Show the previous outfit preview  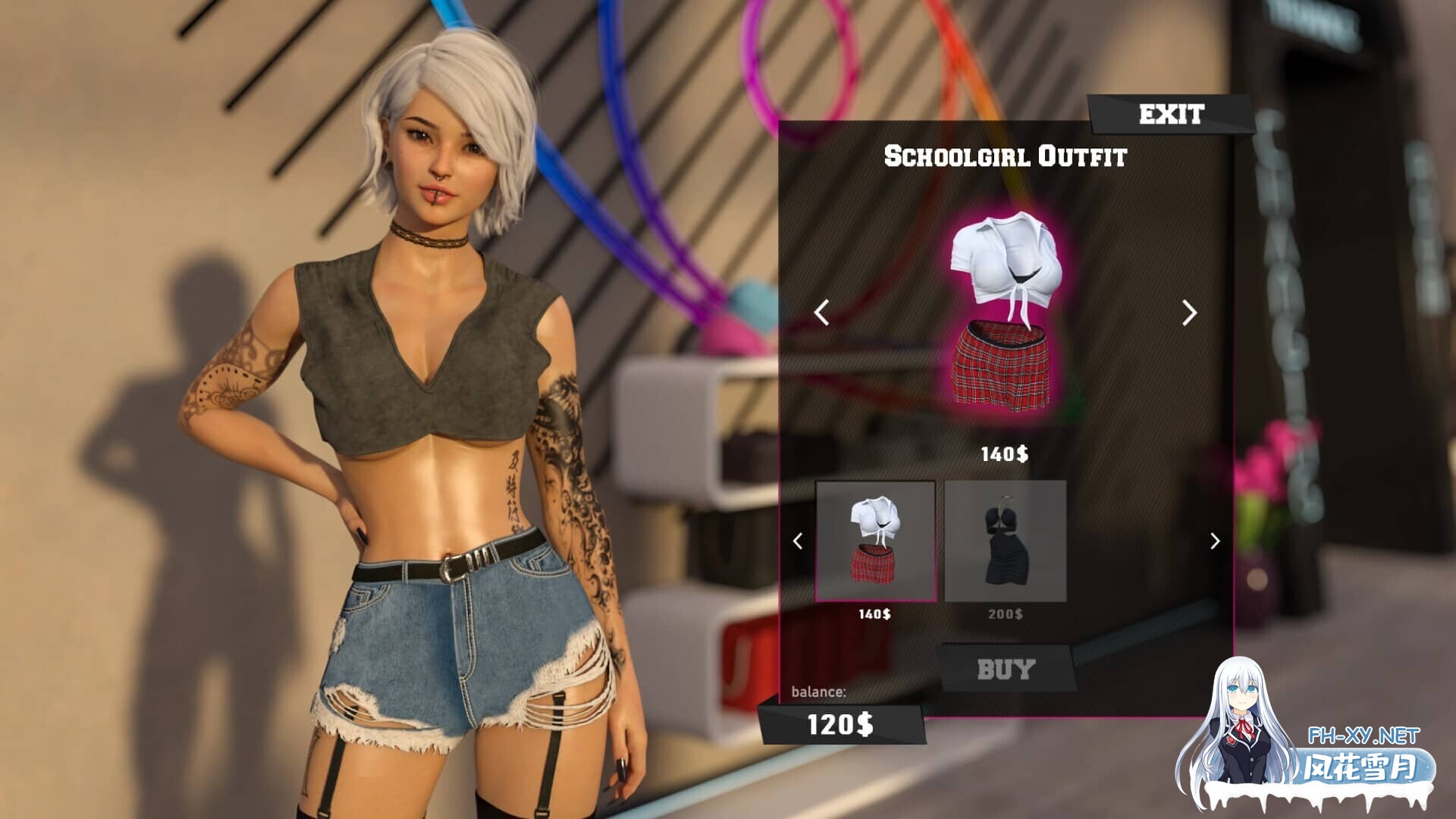(821, 312)
